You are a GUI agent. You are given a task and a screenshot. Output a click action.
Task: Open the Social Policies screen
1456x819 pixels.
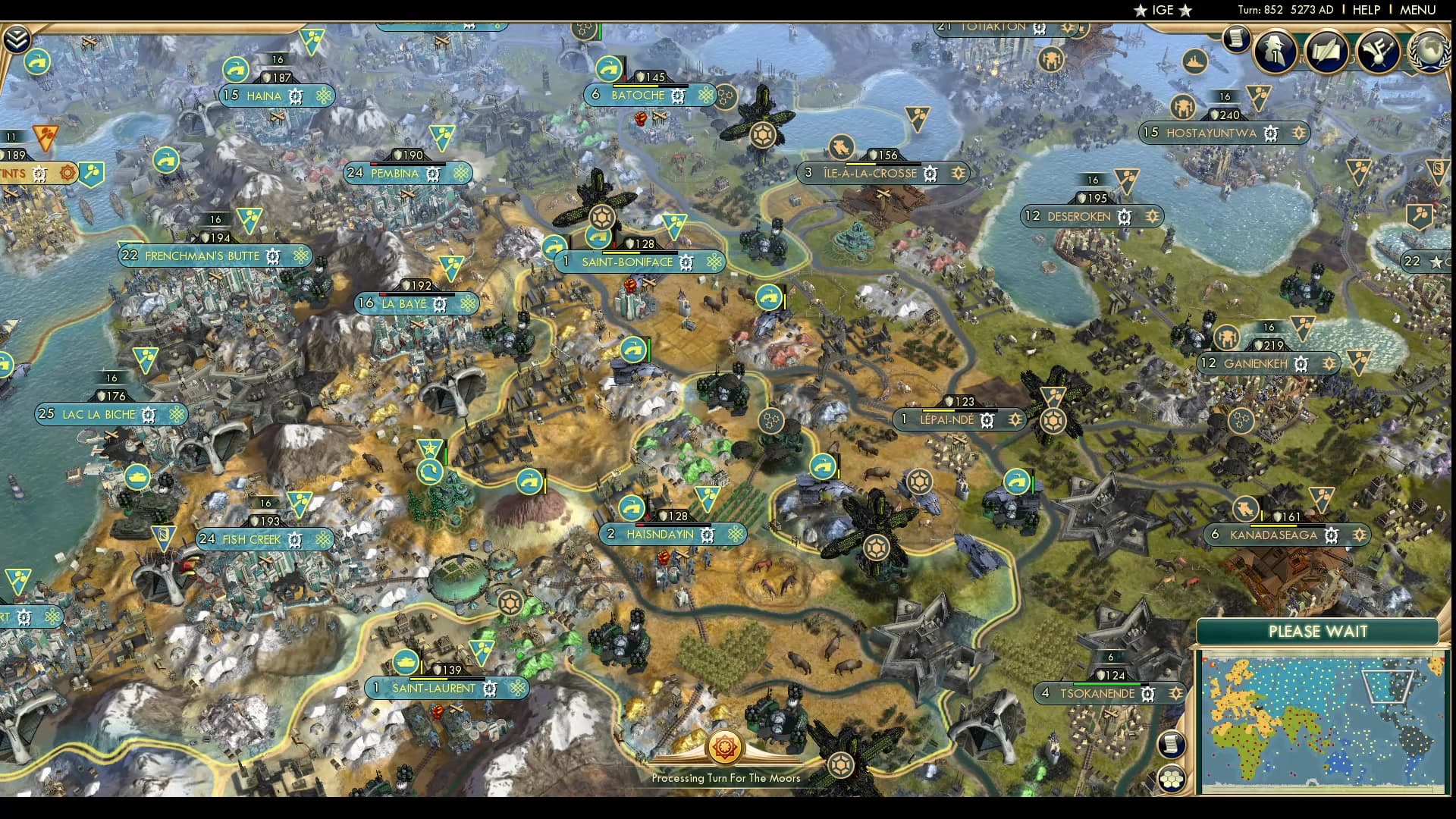point(1326,50)
